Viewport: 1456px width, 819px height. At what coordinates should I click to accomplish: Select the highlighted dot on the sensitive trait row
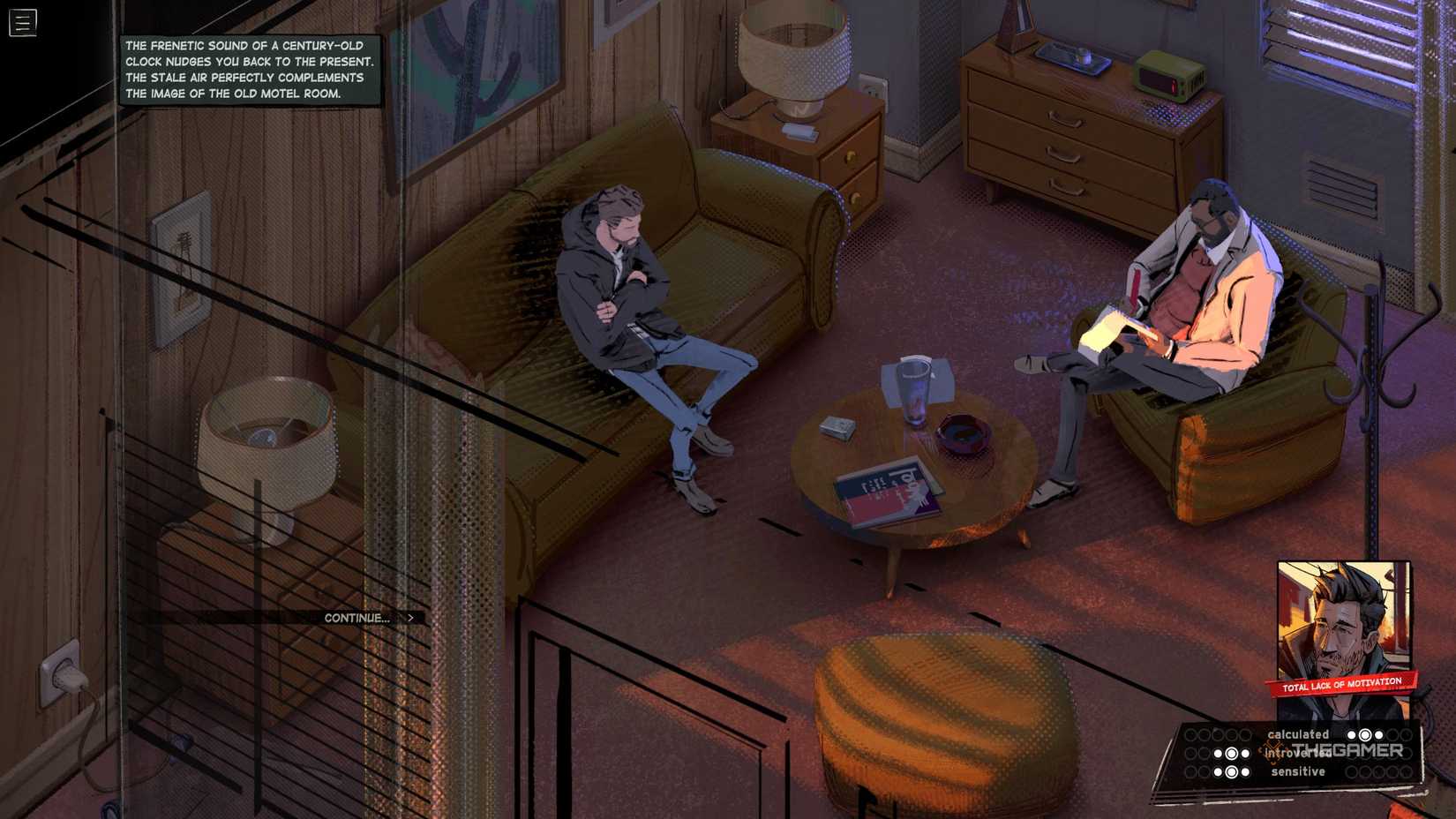click(x=1231, y=772)
